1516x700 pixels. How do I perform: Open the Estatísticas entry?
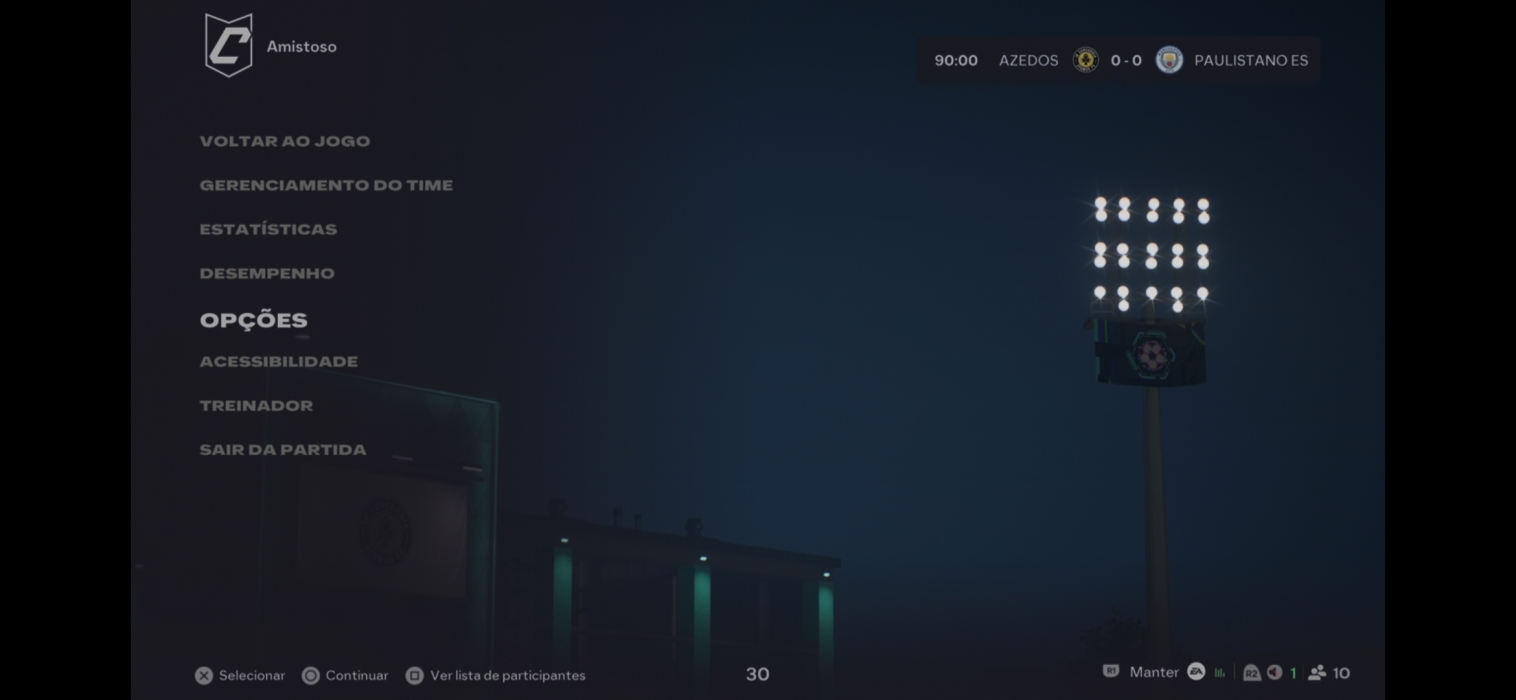tap(268, 229)
